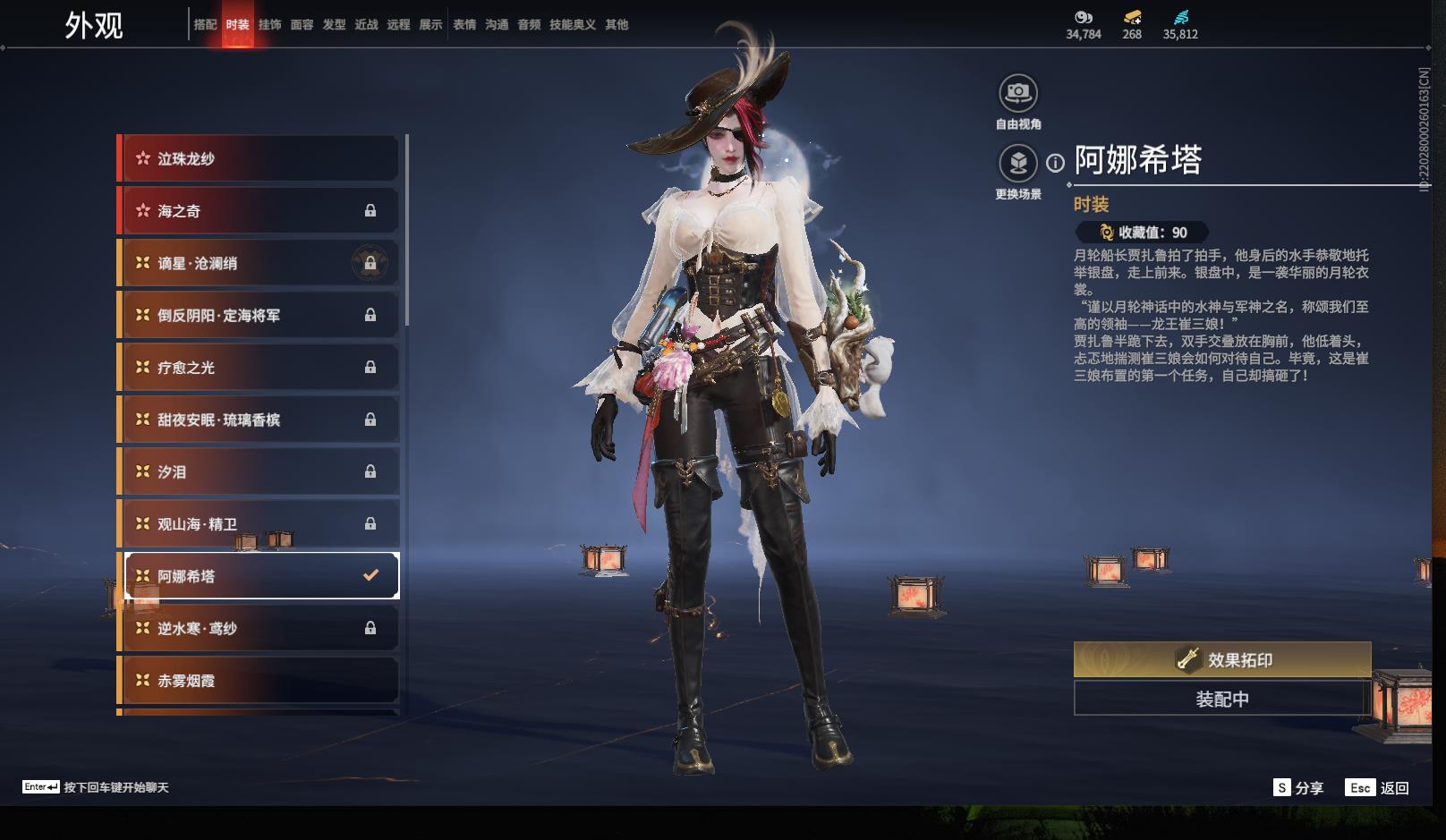Viewport: 1446px width, 840px height.
Task: Click the 更换场景 change scene icon
Action: click(1018, 163)
